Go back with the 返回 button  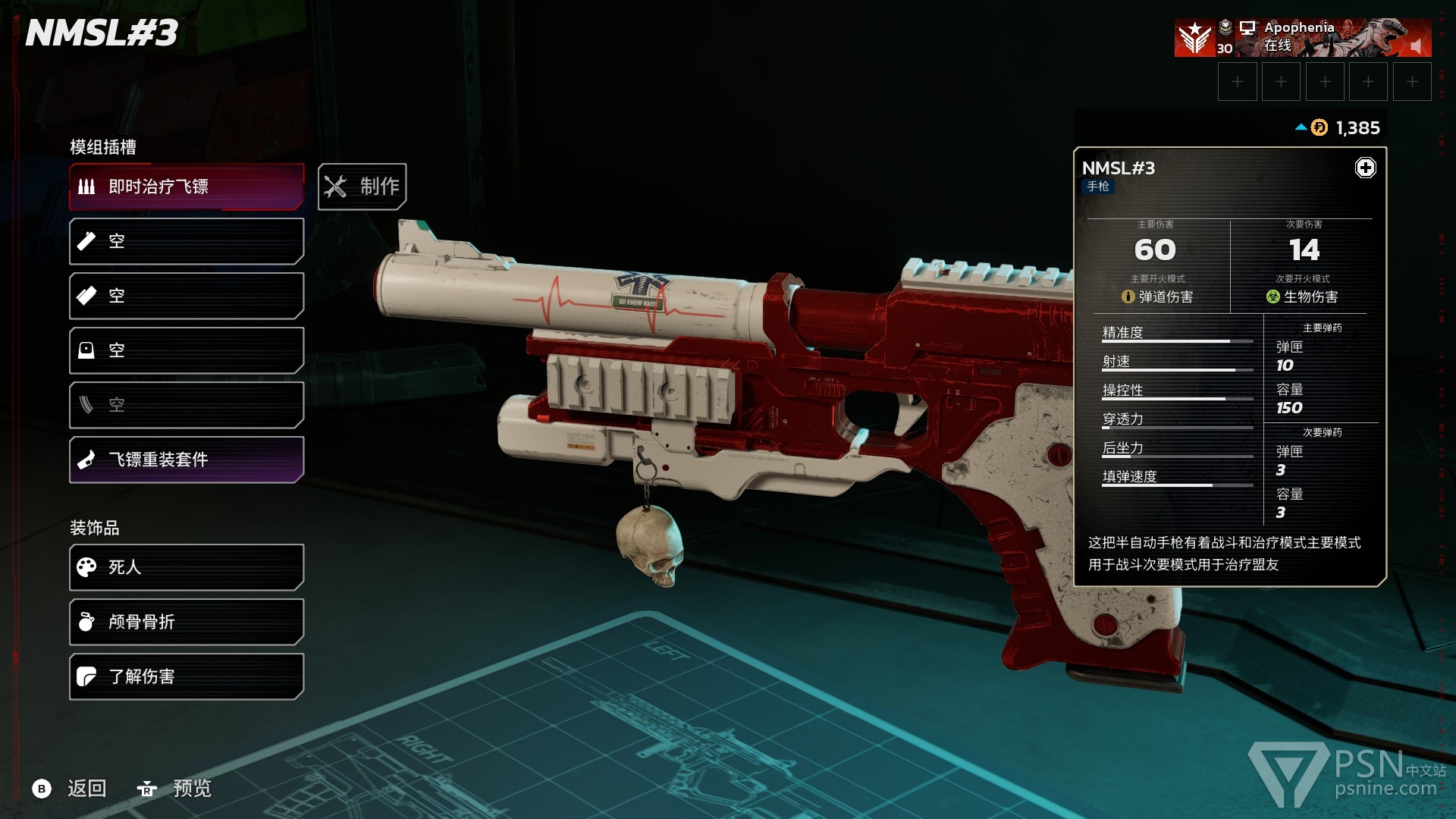[71, 789]
